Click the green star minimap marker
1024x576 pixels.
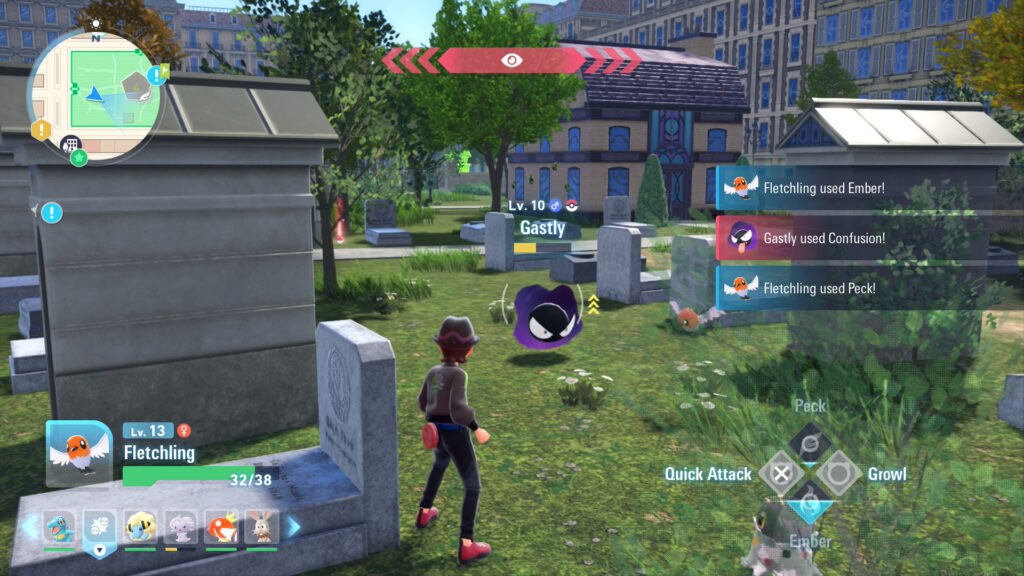78,157
